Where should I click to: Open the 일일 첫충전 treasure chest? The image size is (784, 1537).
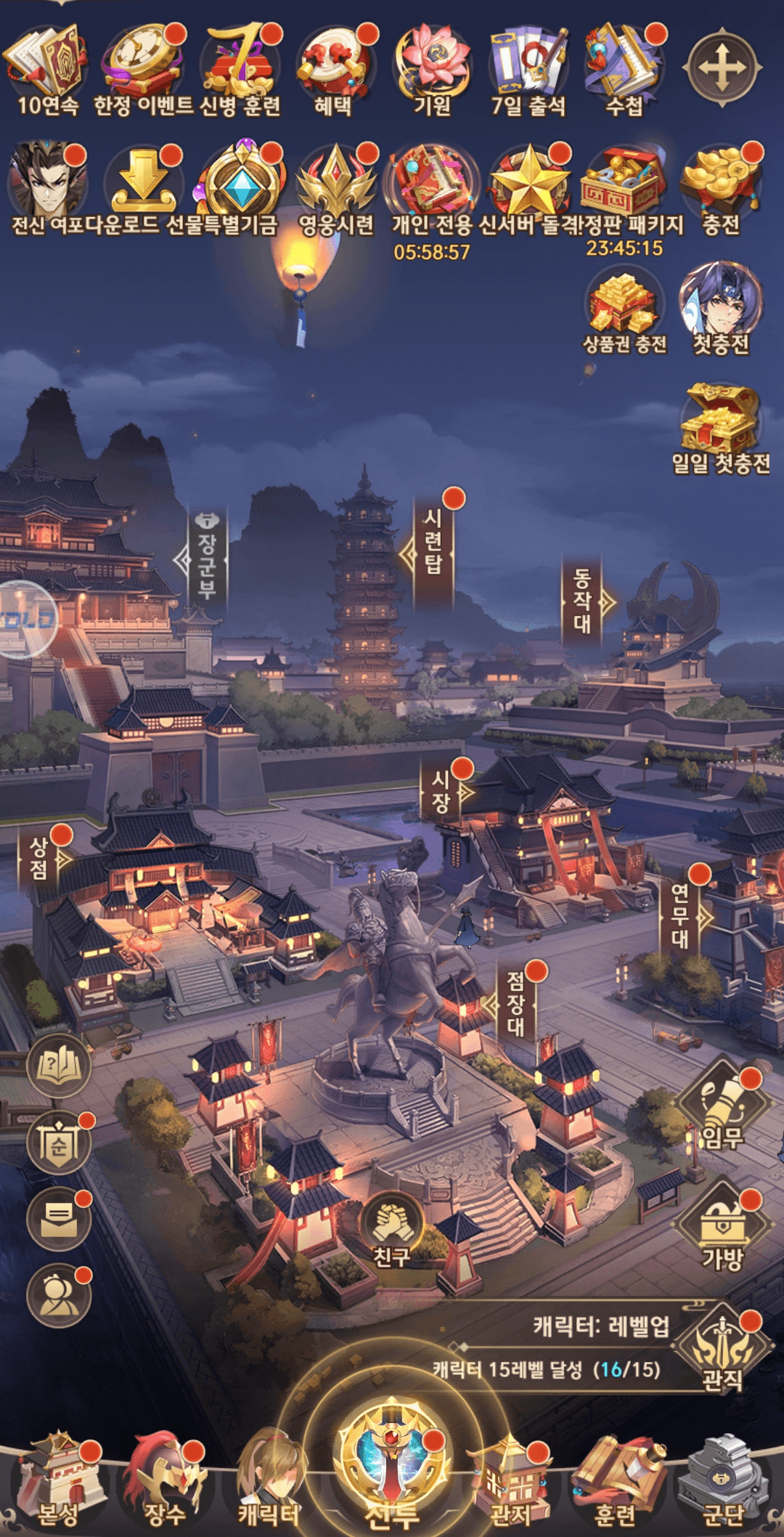click(720, 426)
